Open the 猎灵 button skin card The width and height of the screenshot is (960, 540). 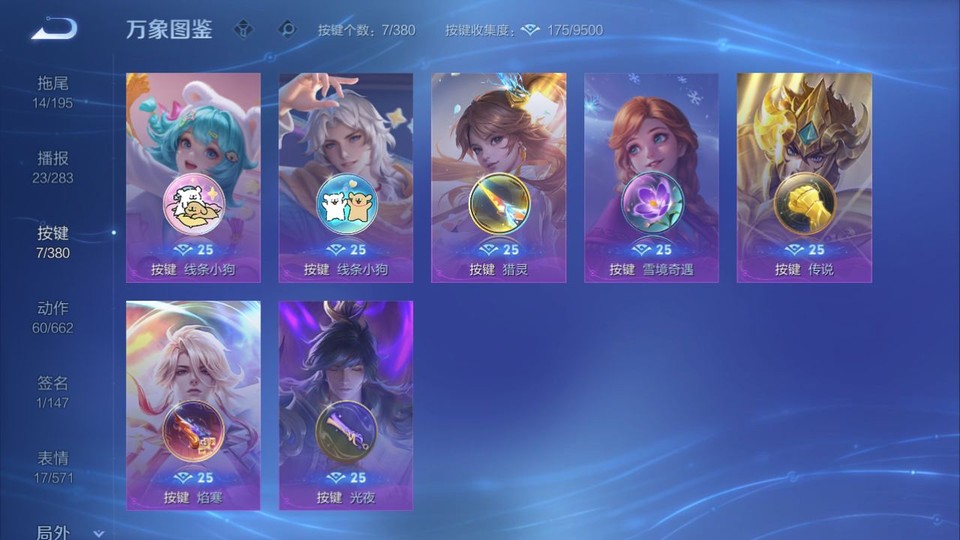pyautogui.click(x=498, y=177)
